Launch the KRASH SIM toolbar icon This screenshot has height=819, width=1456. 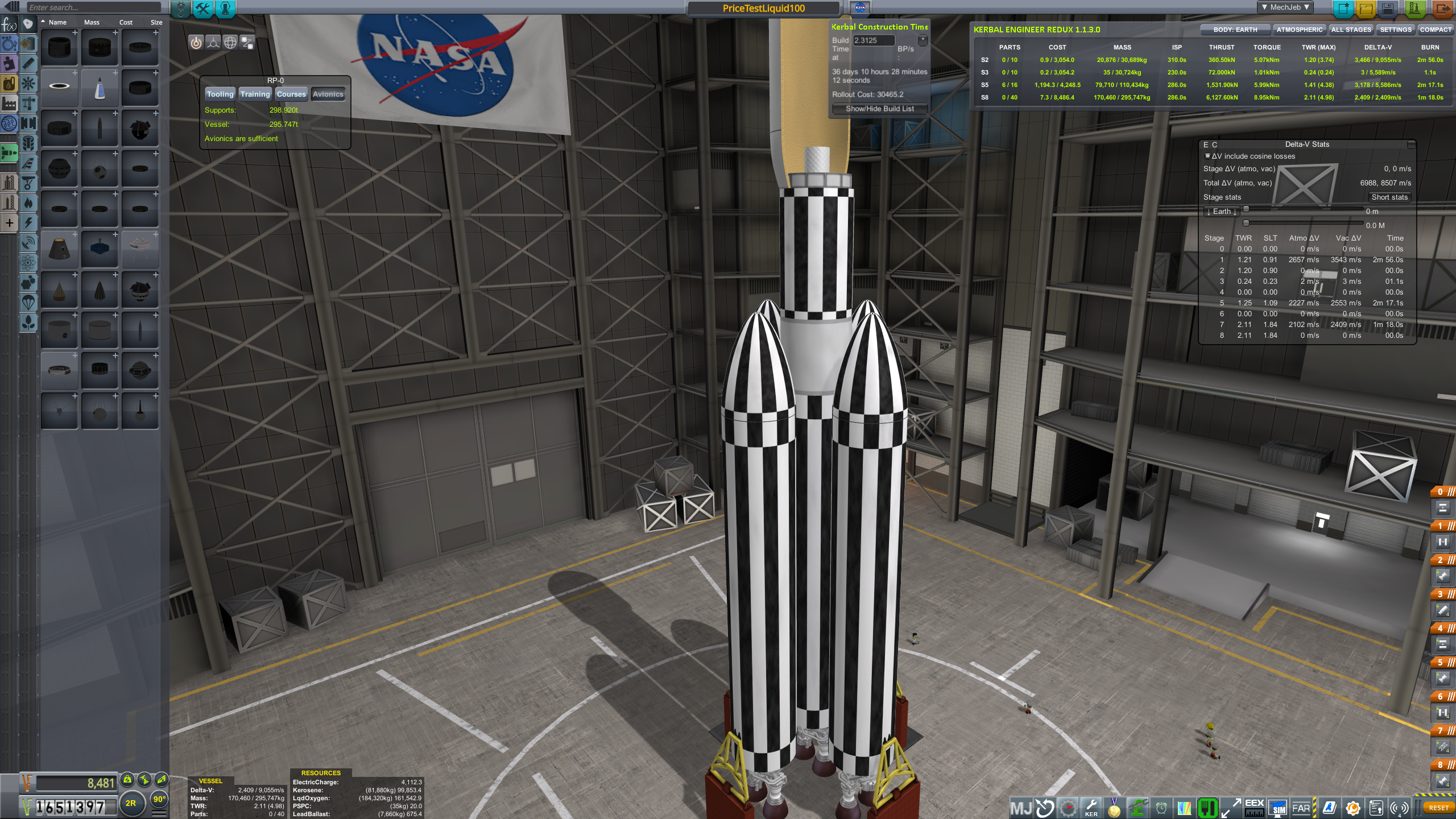[x=1277, y=809]
